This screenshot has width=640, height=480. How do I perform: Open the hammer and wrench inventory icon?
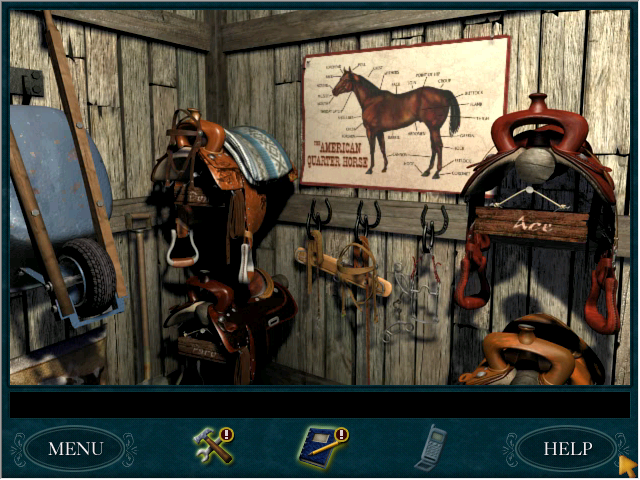coord(213,446)
